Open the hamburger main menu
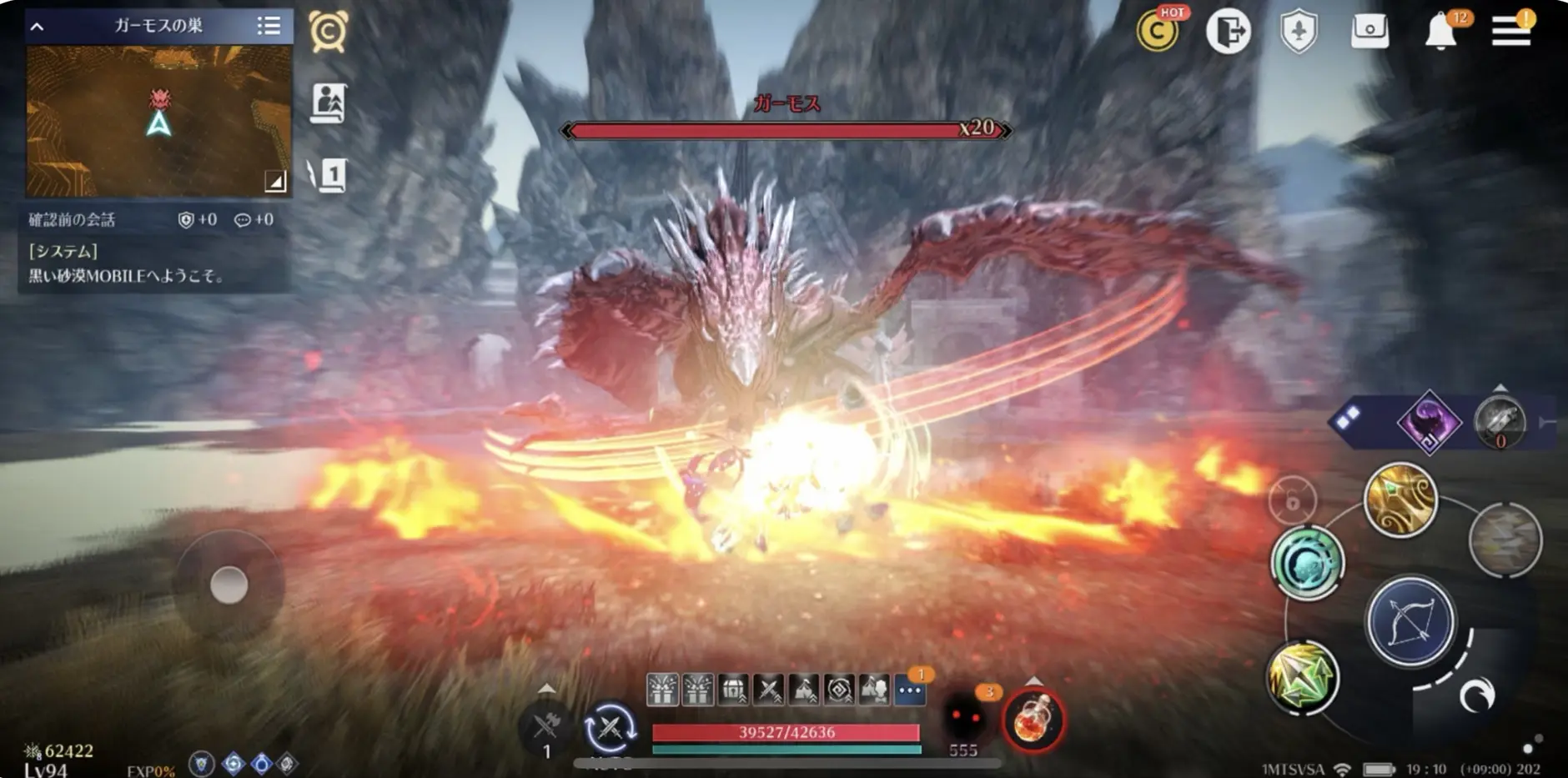The width and height of the screenshot is (1568, 778). click(x=1510, y=31)
